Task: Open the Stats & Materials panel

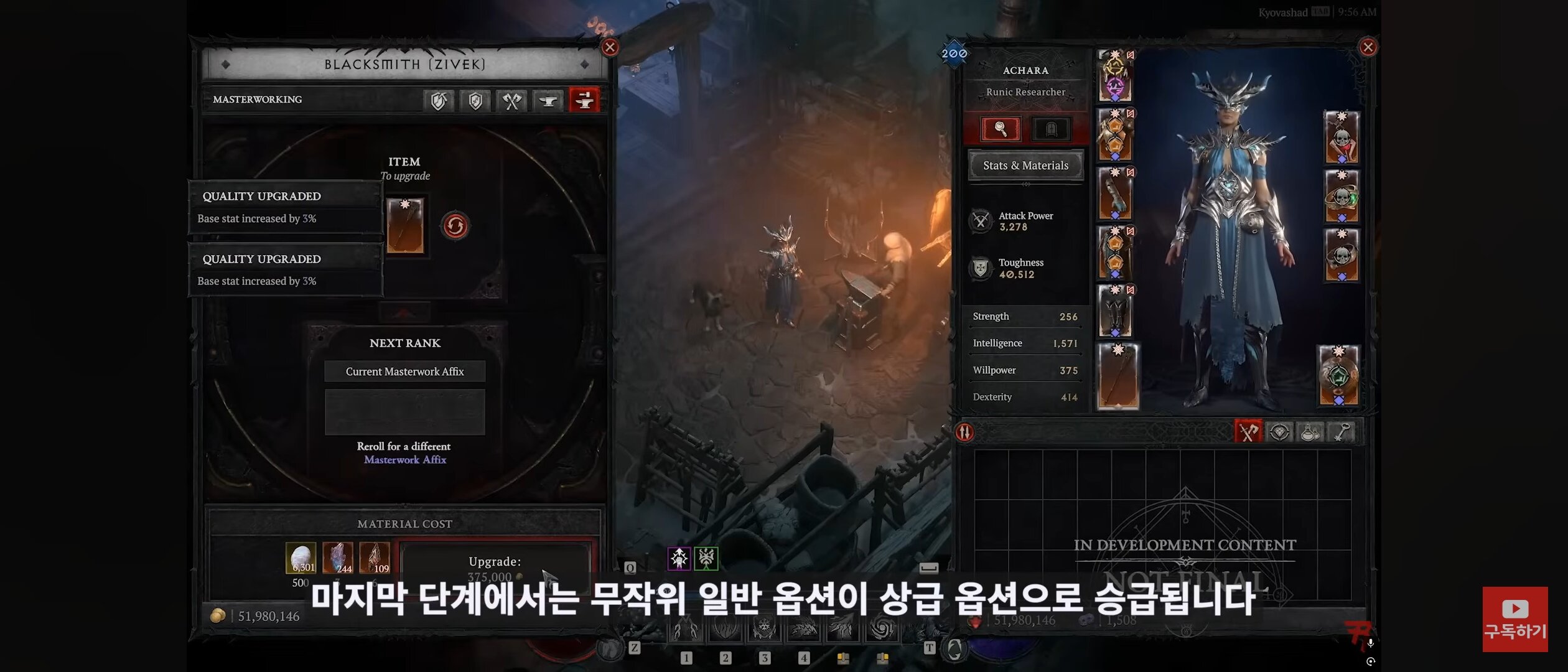Action: pos(1025,166)
